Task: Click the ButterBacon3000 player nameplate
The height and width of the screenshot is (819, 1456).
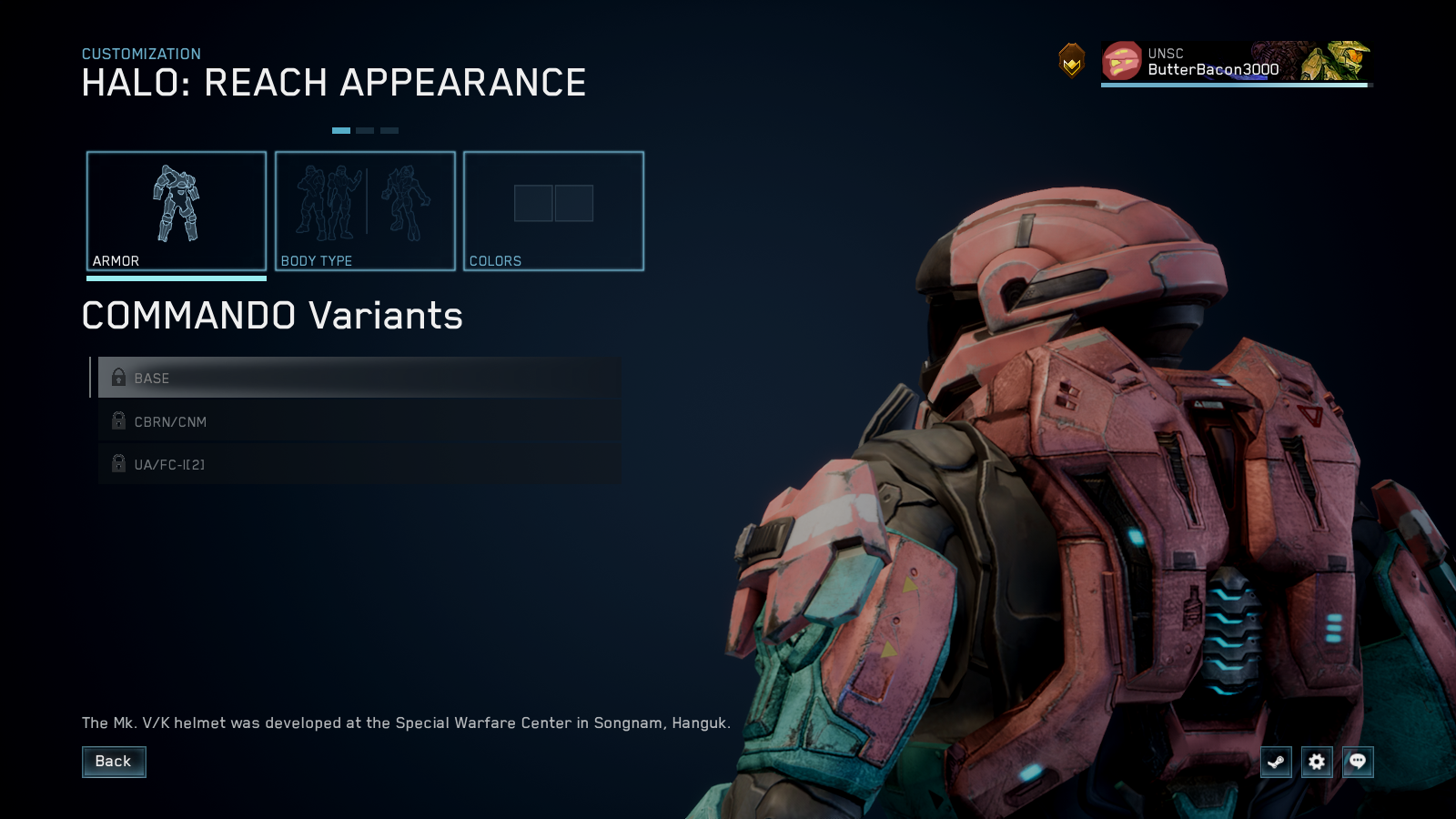Action: (1210, 68)
